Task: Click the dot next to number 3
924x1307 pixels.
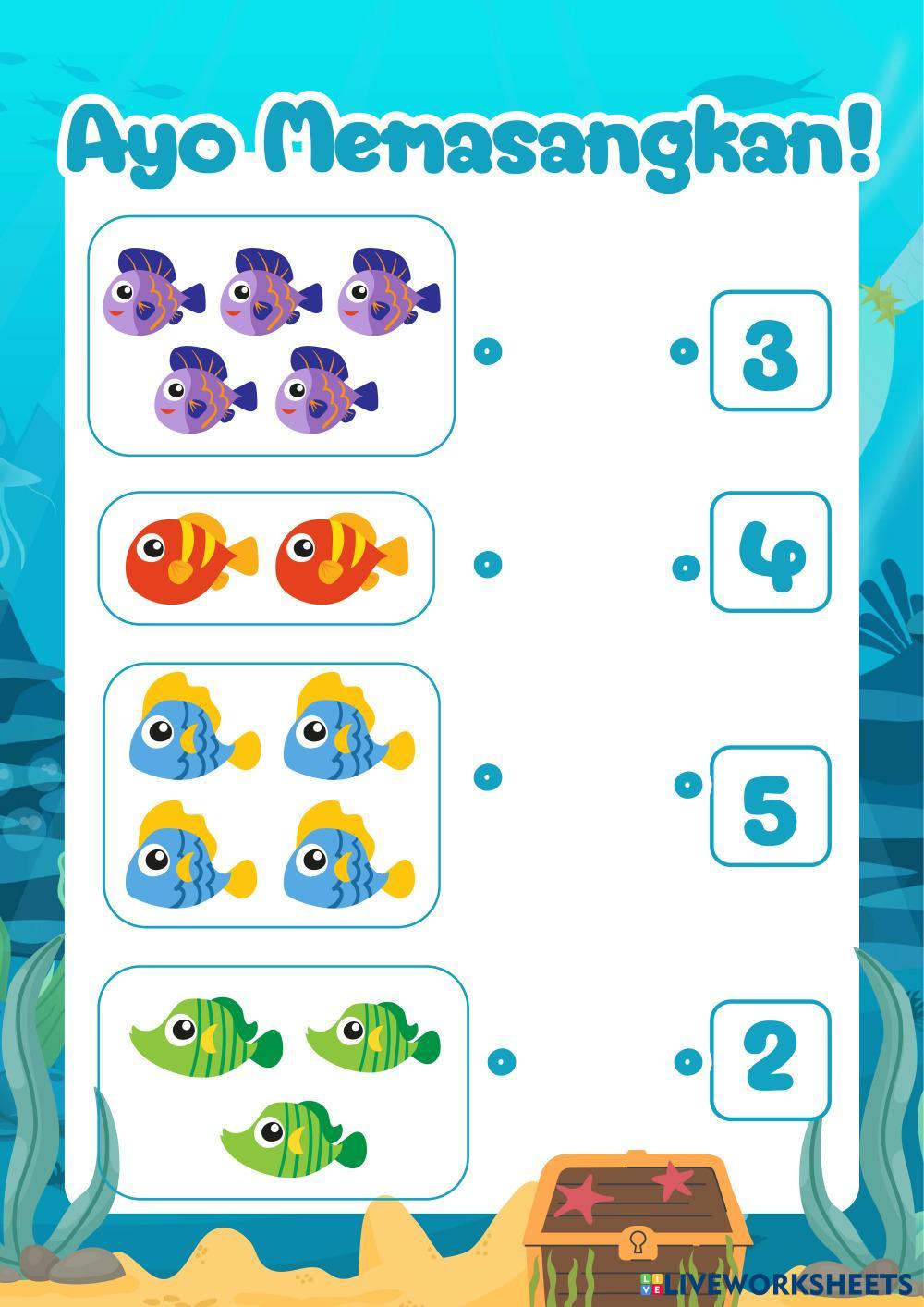Action: pos(683,351)
